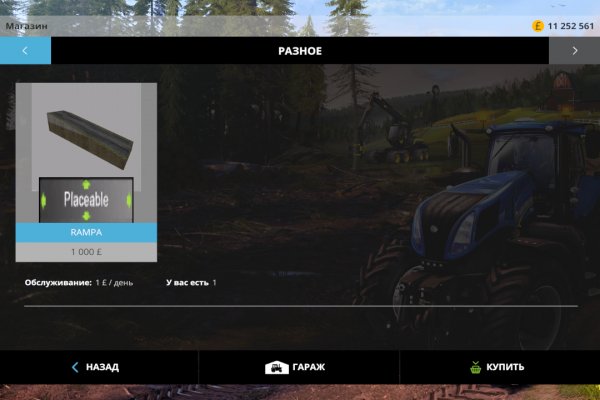600x400 pixels.
Task: Go to the previous shop category
Action: 25,50
